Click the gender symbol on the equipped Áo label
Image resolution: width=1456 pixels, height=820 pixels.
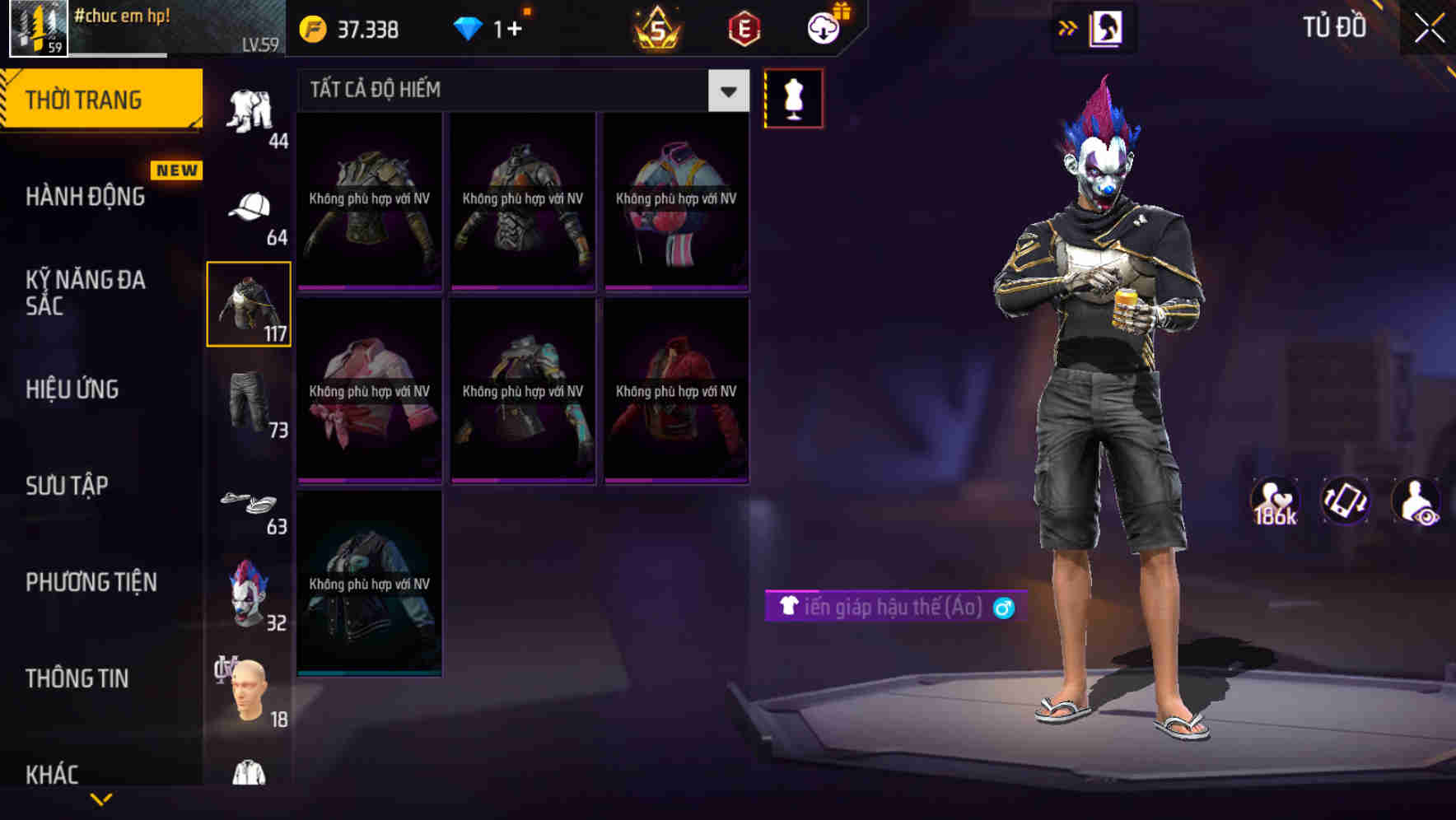coord(1003,608)
